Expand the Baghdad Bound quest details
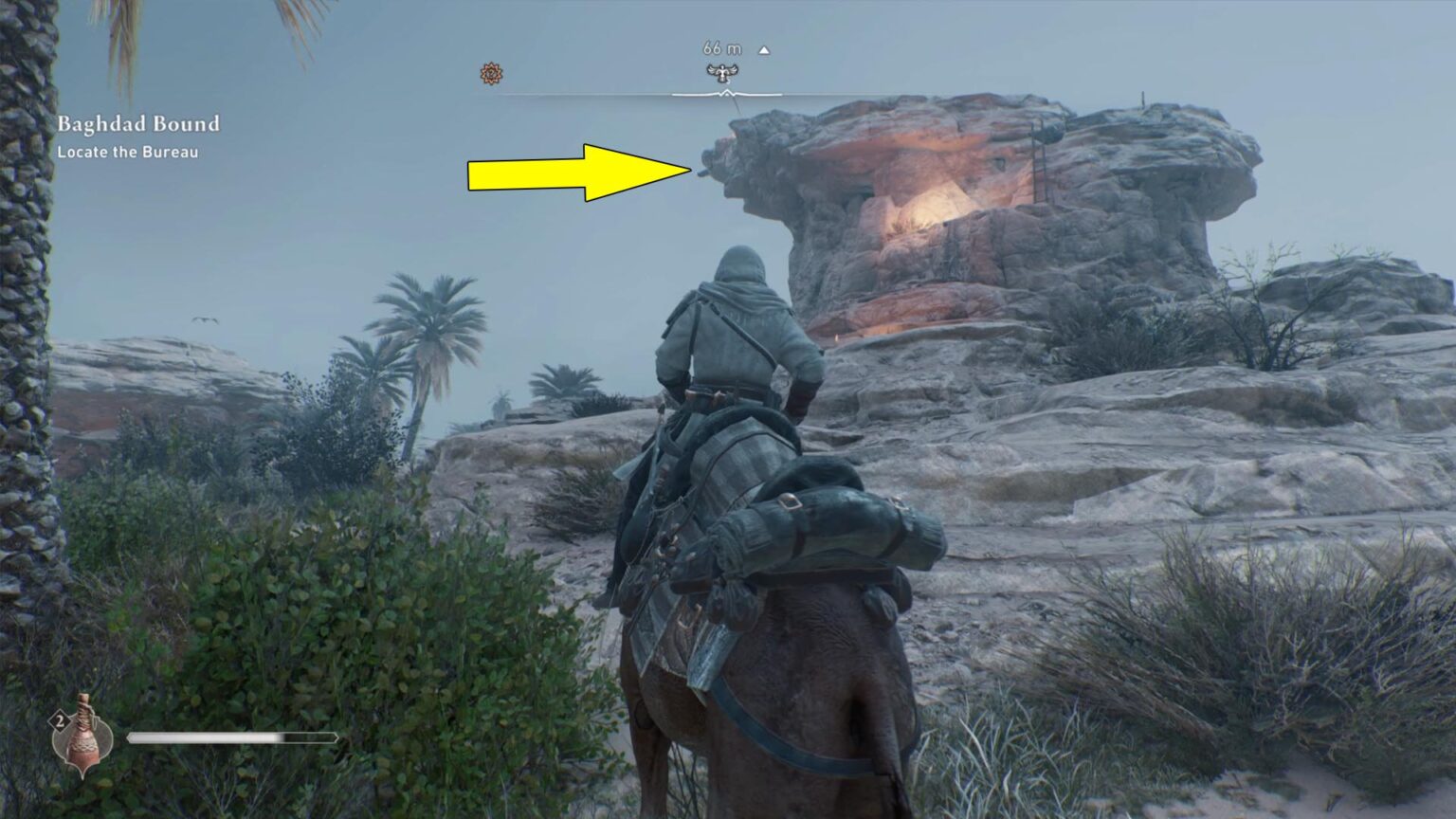Screen dimensions: 1456x819 tap(138, 123)
